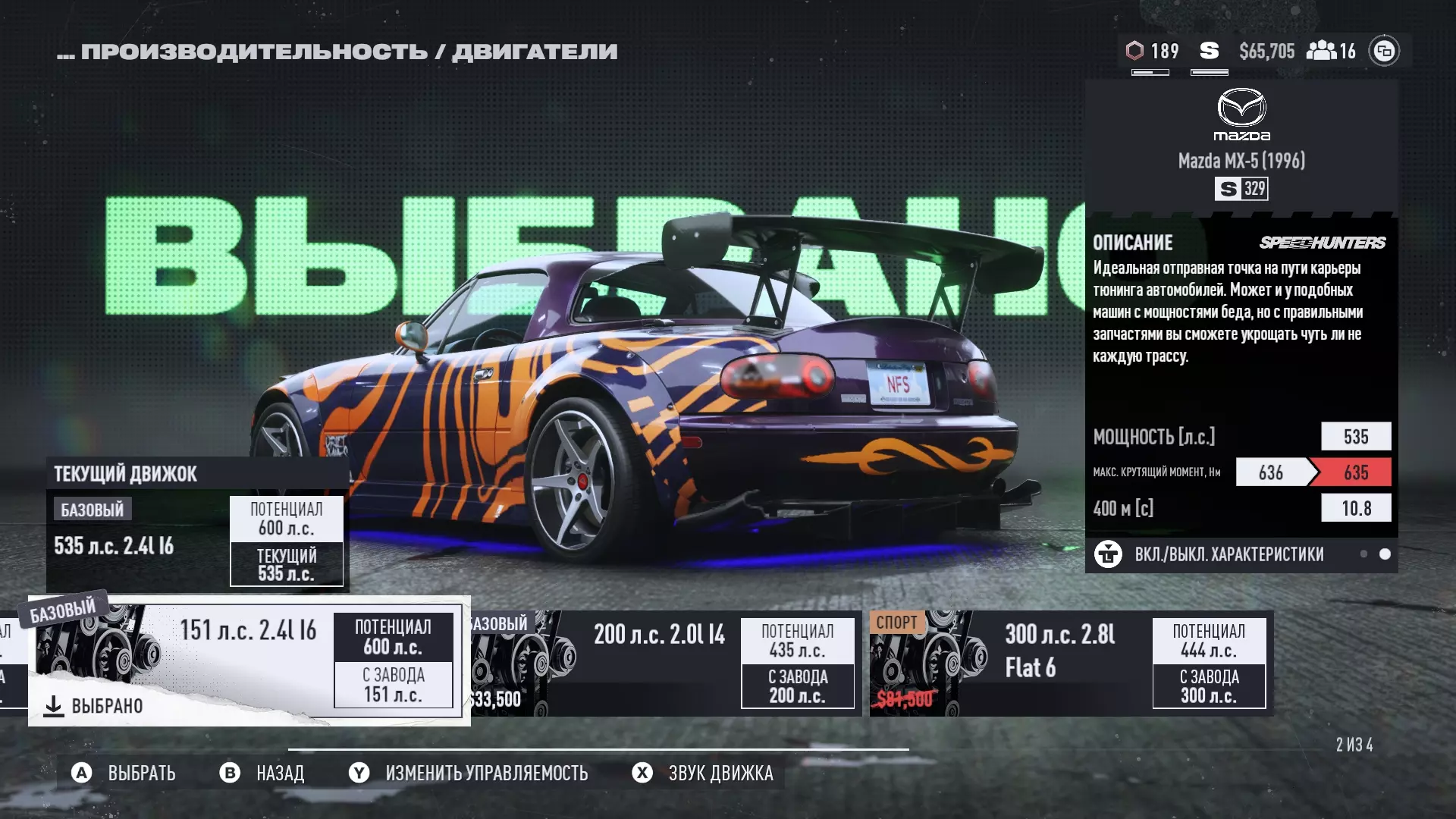Select the 151 л.с. 2.4l I6 engine card
1456x819 pixels.
click(x=249, y=661)
